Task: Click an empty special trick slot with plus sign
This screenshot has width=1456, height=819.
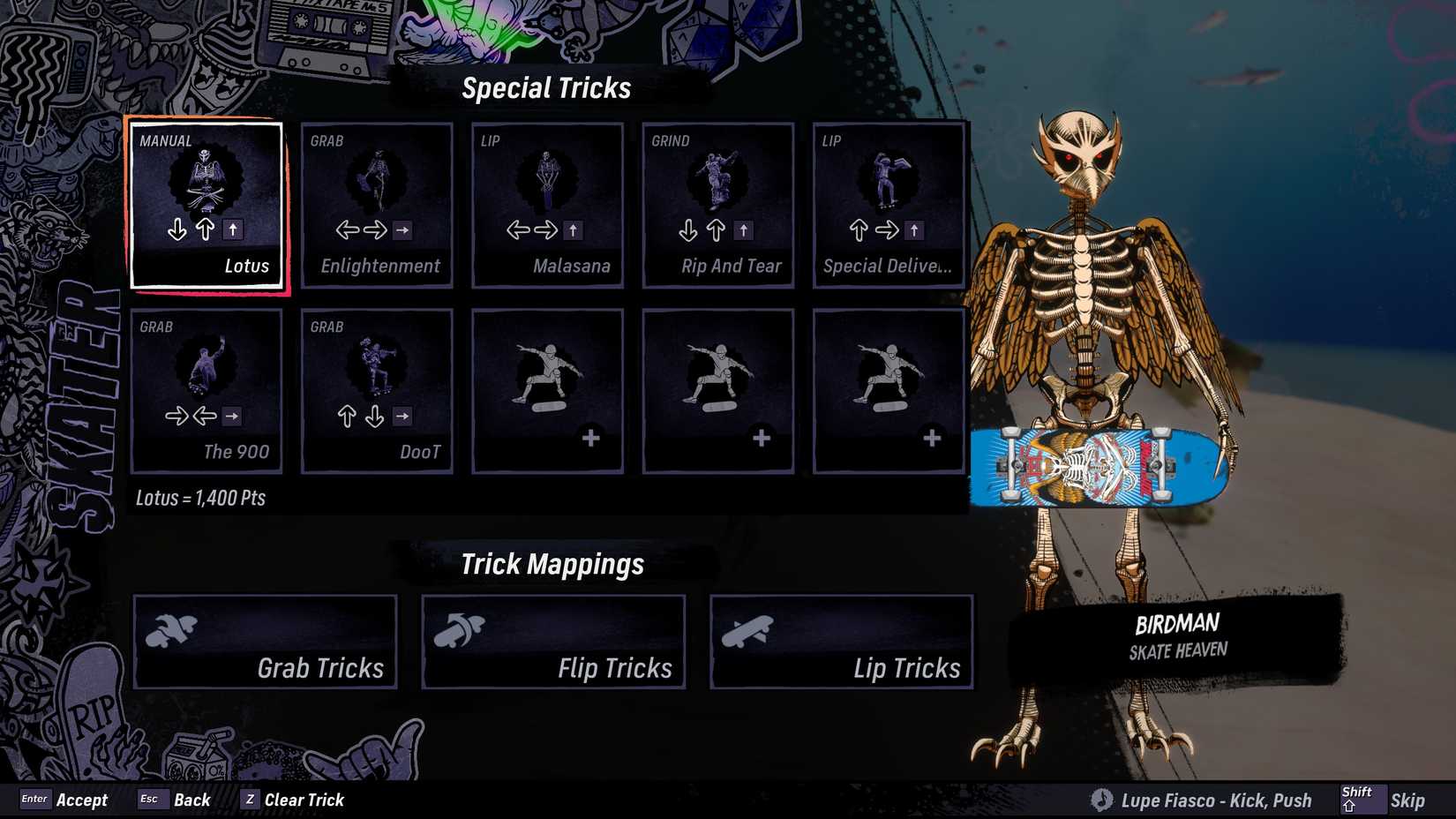Action: tap(547, 391)
